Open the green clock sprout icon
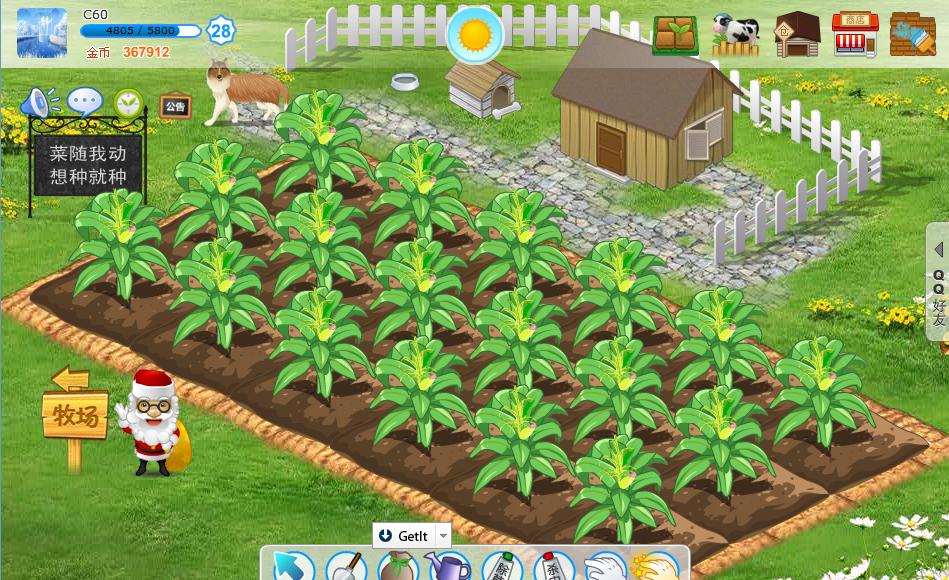Image resolution: width=949 pixels, height=580 pixels. (128, 102)
